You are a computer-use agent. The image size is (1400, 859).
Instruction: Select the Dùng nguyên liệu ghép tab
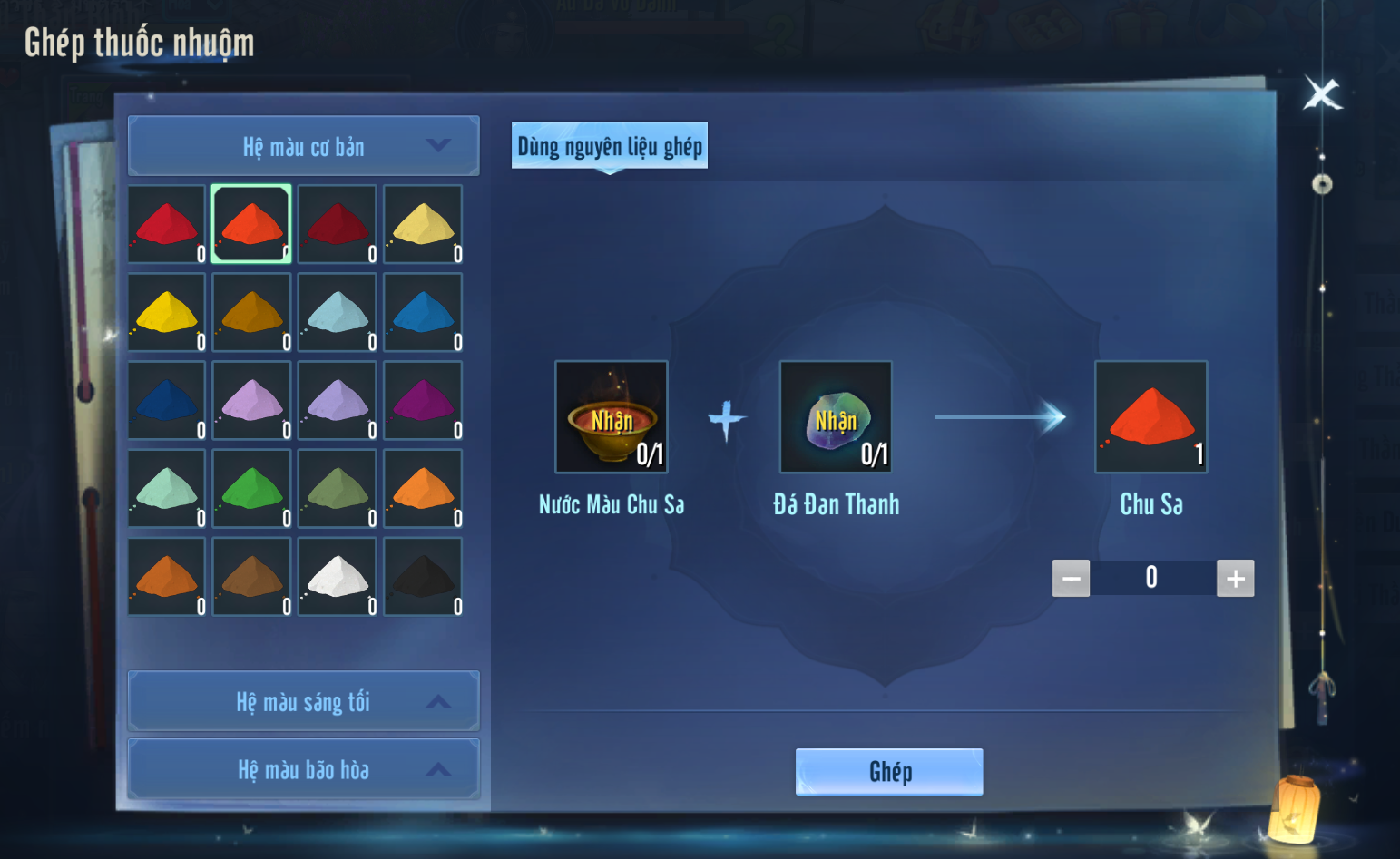(610, 146)
